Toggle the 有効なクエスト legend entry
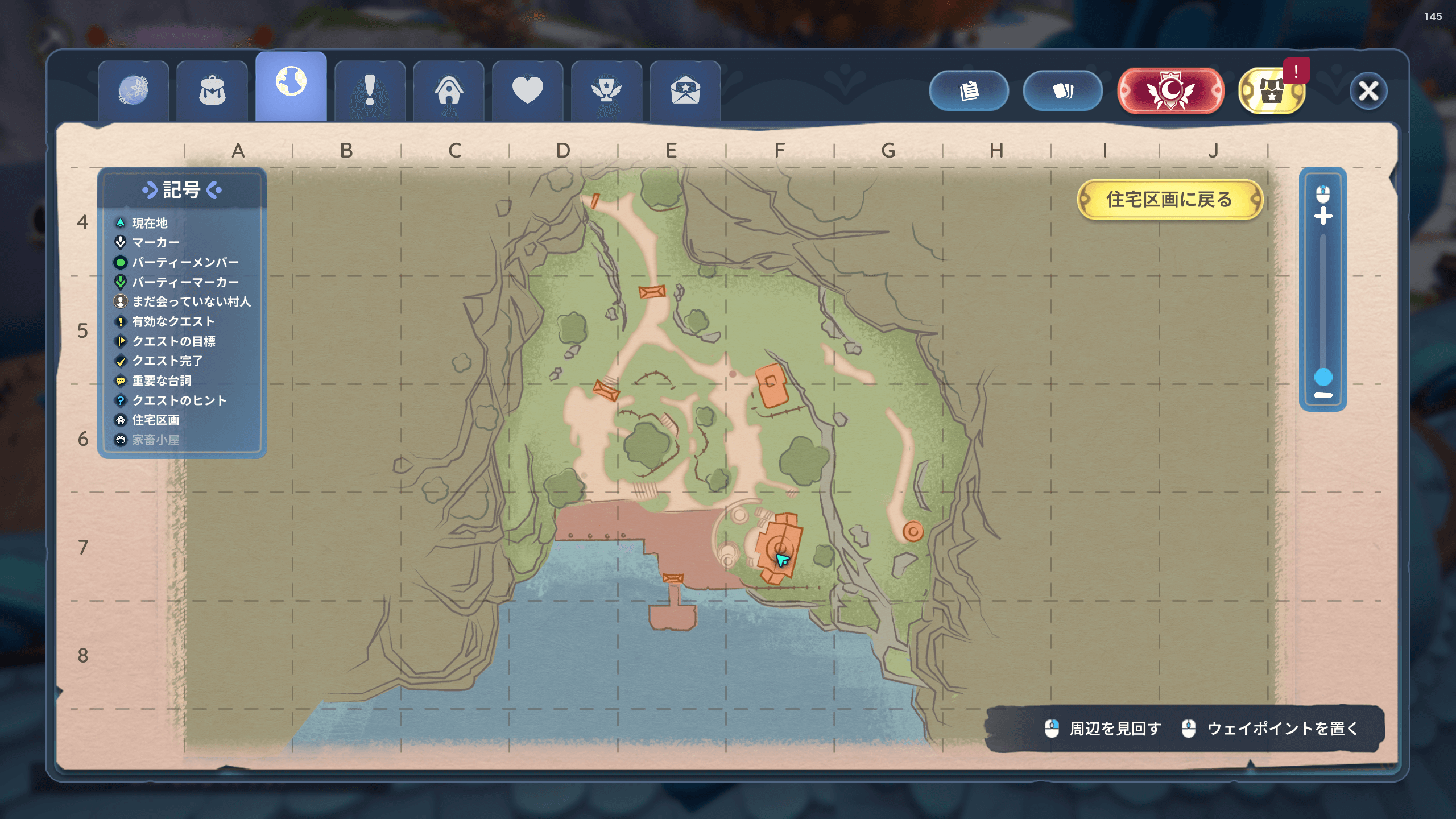Viewport: 1456px width, 819px height. (x=173, y=322)
